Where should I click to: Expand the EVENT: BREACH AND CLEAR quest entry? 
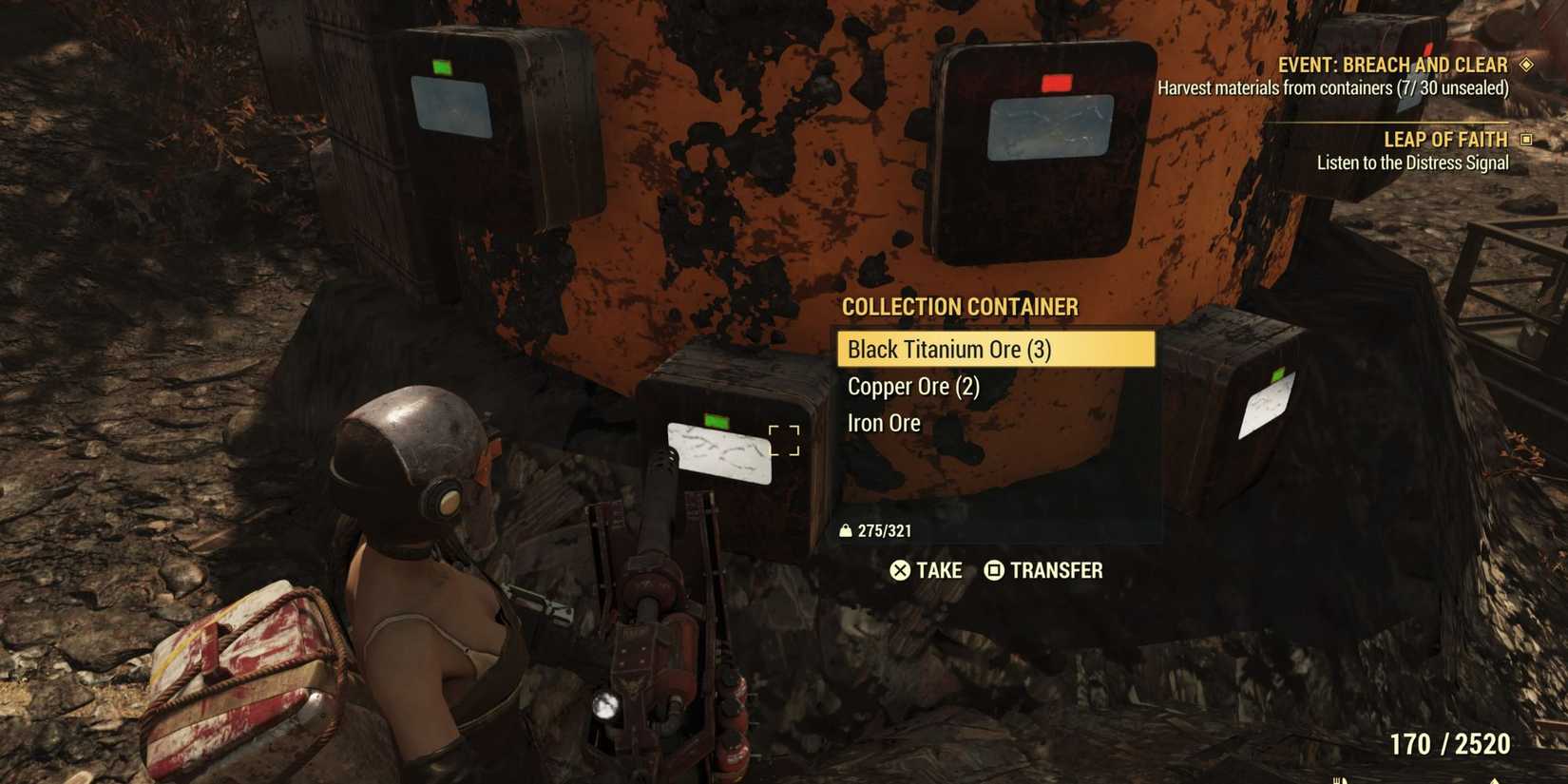click(1393, 64)
